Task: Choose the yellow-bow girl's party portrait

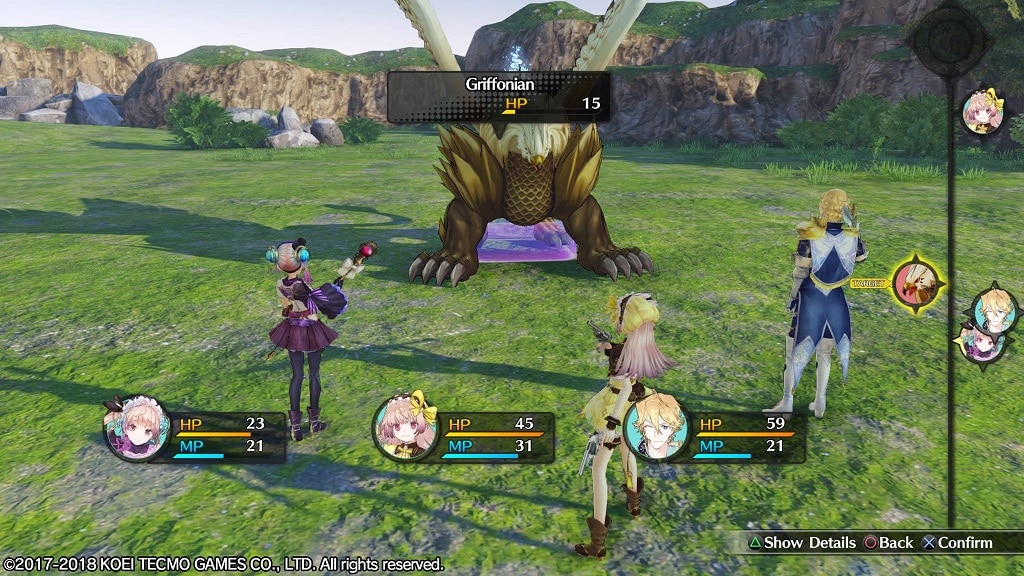Action: [x=406, y=428]
